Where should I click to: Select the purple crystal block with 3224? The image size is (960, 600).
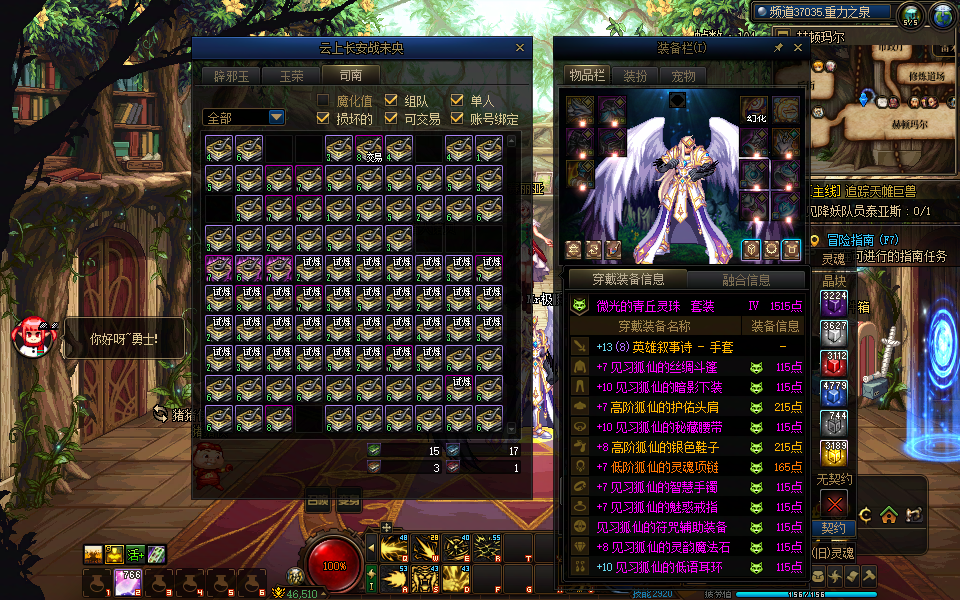(834, 303)
